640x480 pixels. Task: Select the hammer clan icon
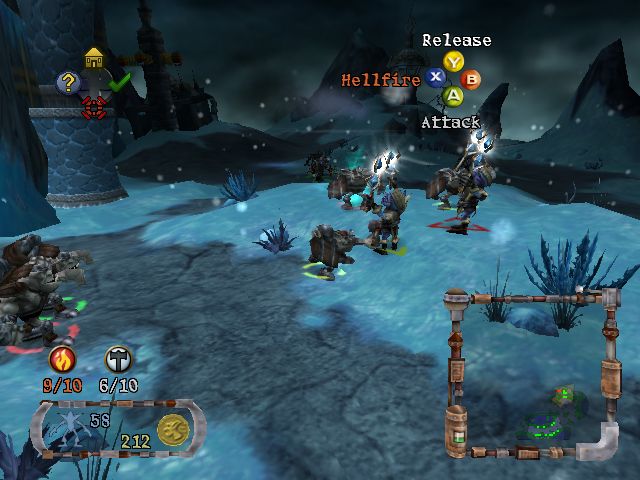point(118,360)
